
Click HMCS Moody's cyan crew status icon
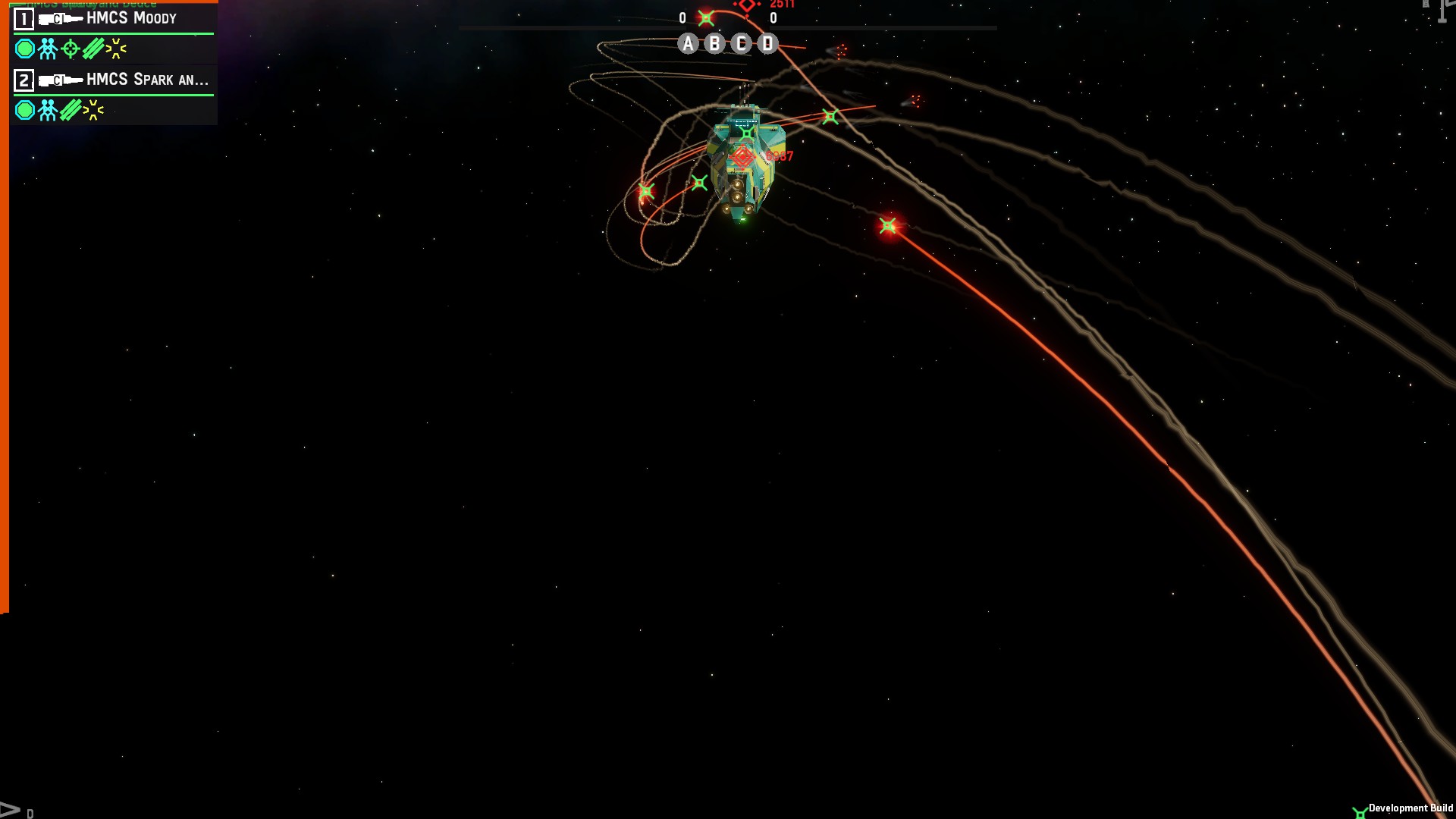click(x=48, y=49)
